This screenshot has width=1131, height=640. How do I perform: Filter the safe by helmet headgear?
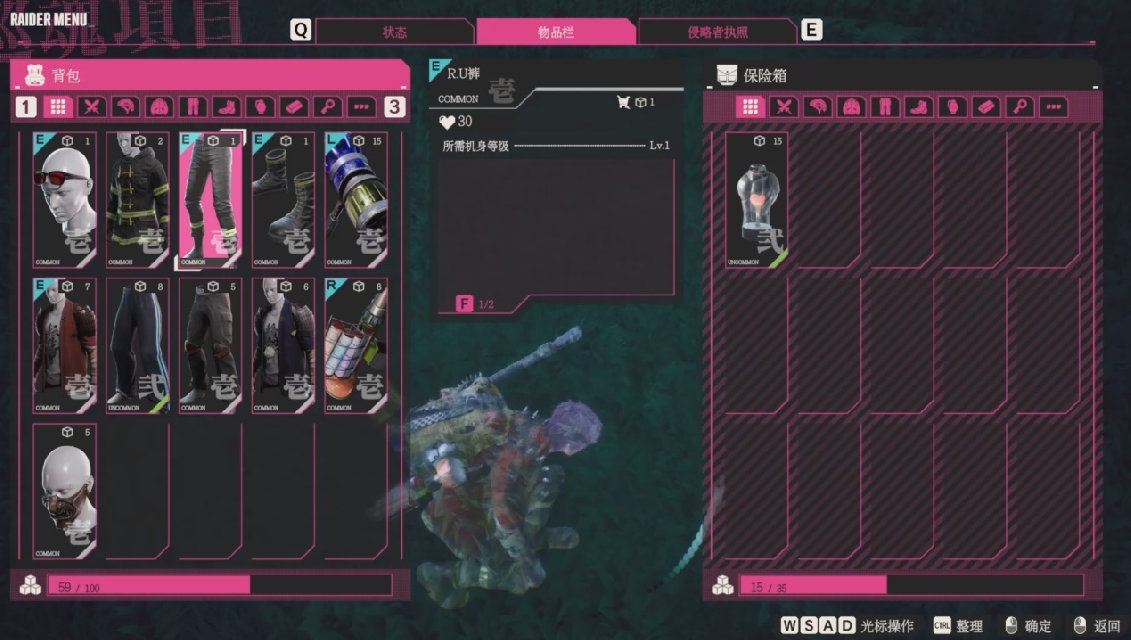point(817,107)
